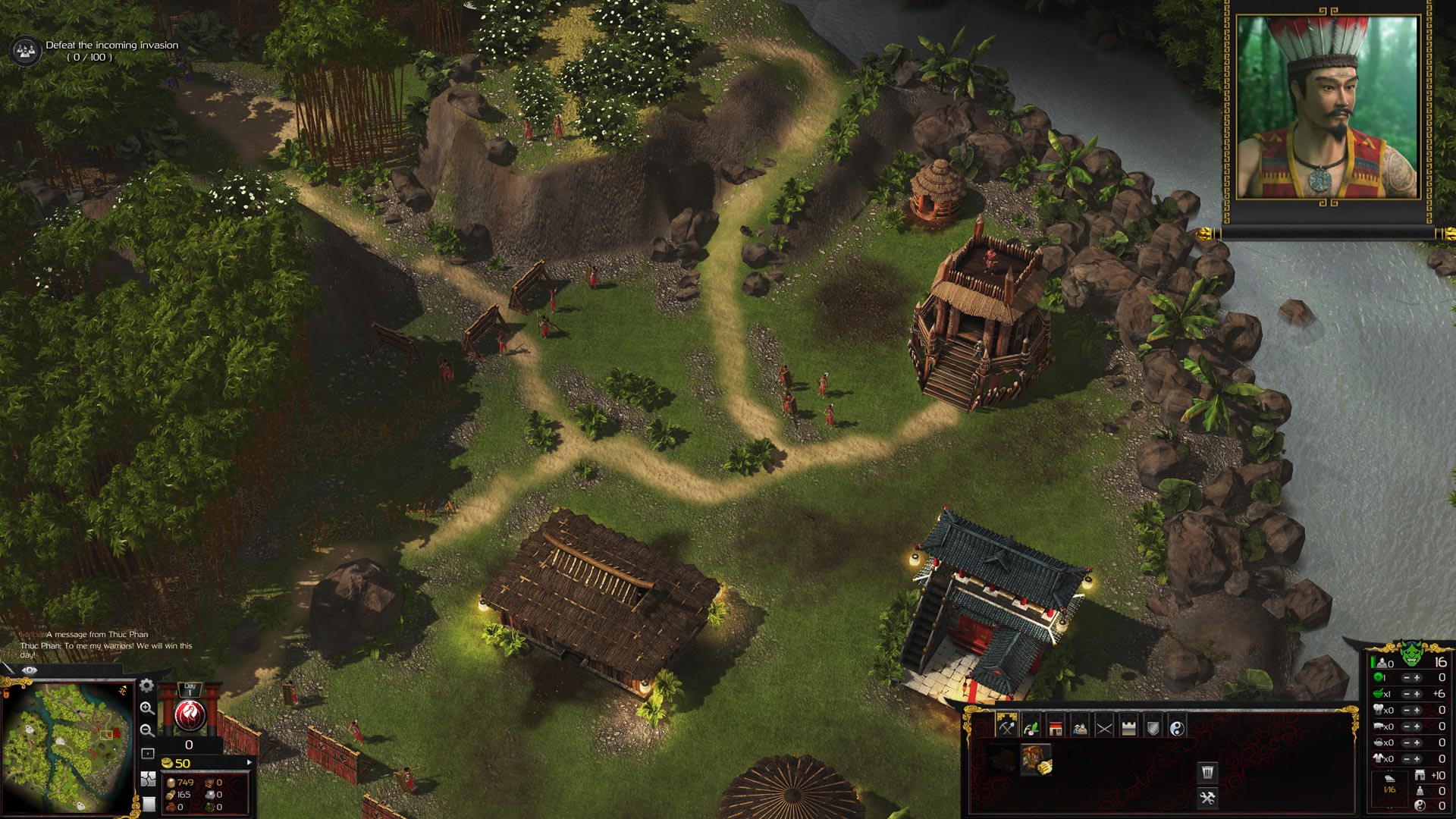Switch to the crossed swords military tab

1104,728
